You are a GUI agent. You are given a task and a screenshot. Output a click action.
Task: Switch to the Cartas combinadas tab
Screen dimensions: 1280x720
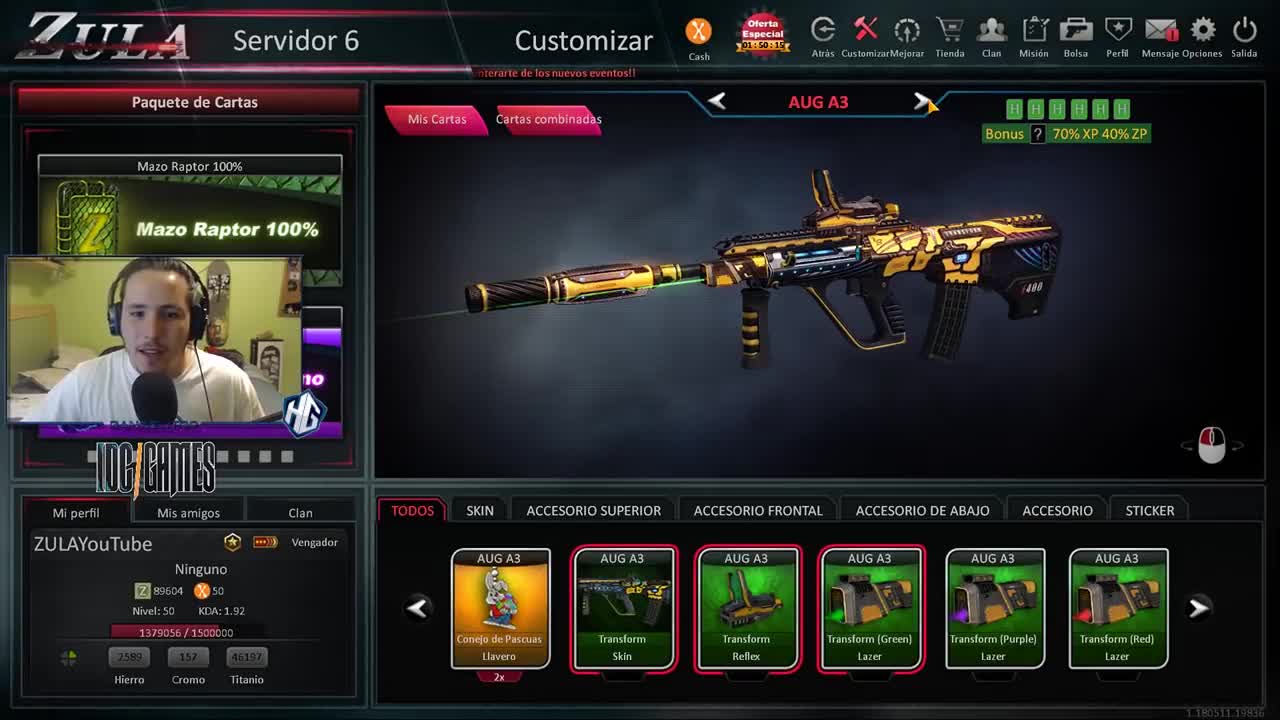(548, 119)
